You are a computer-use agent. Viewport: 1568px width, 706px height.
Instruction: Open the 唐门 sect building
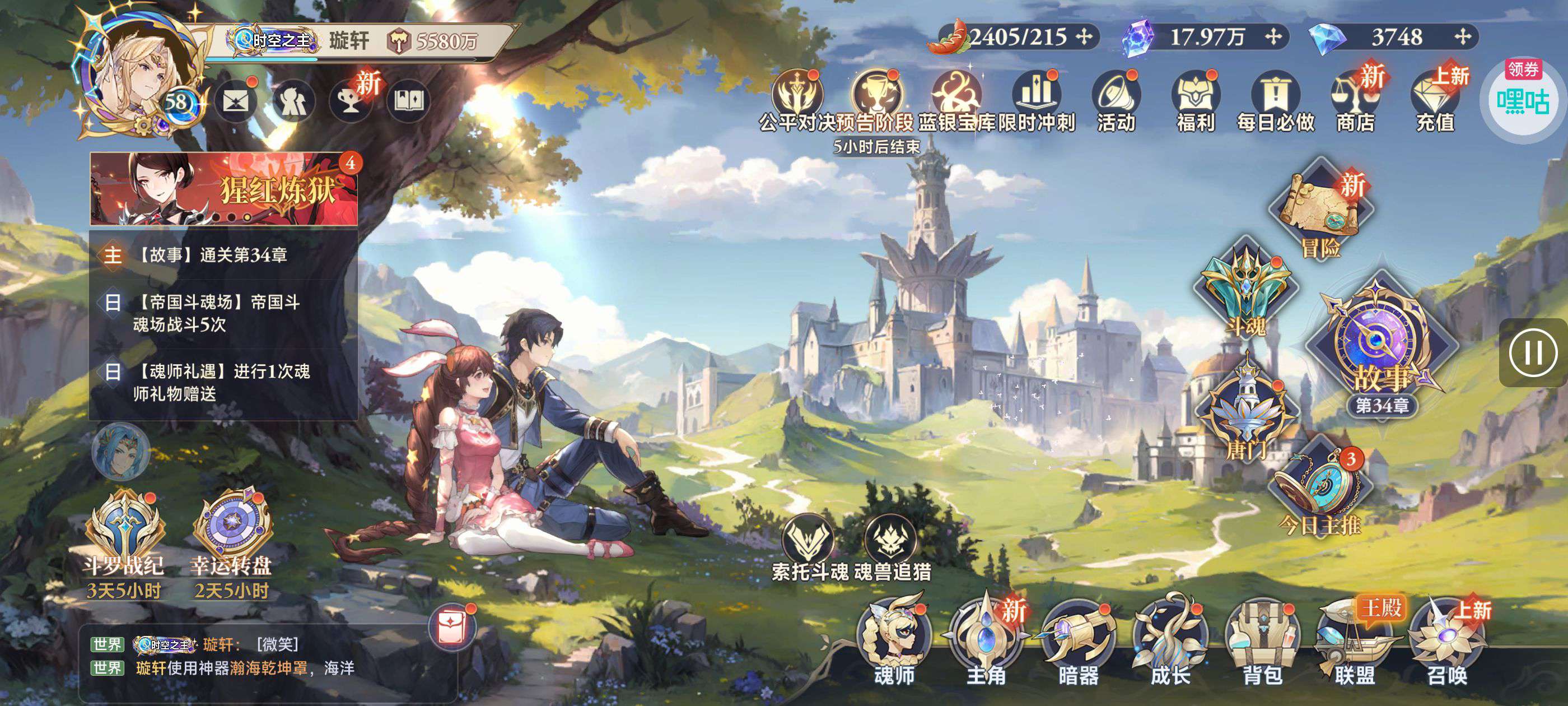pyautogui.click(x=1246, y=414)
